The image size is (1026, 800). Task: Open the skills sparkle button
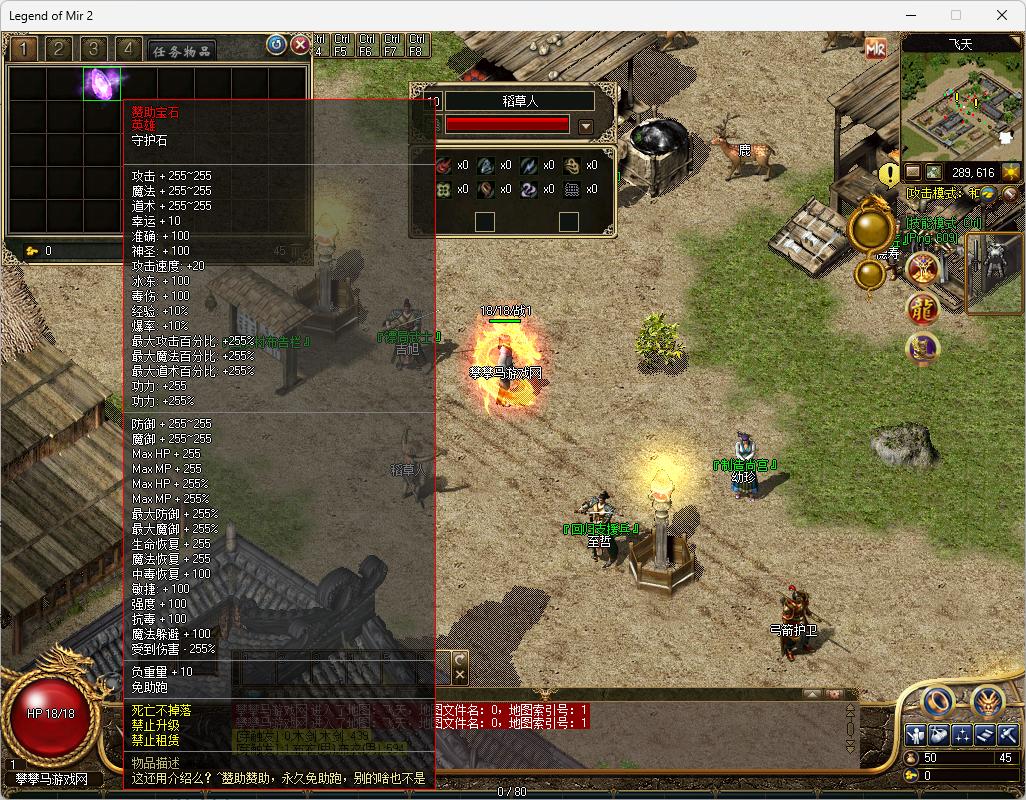962,735
